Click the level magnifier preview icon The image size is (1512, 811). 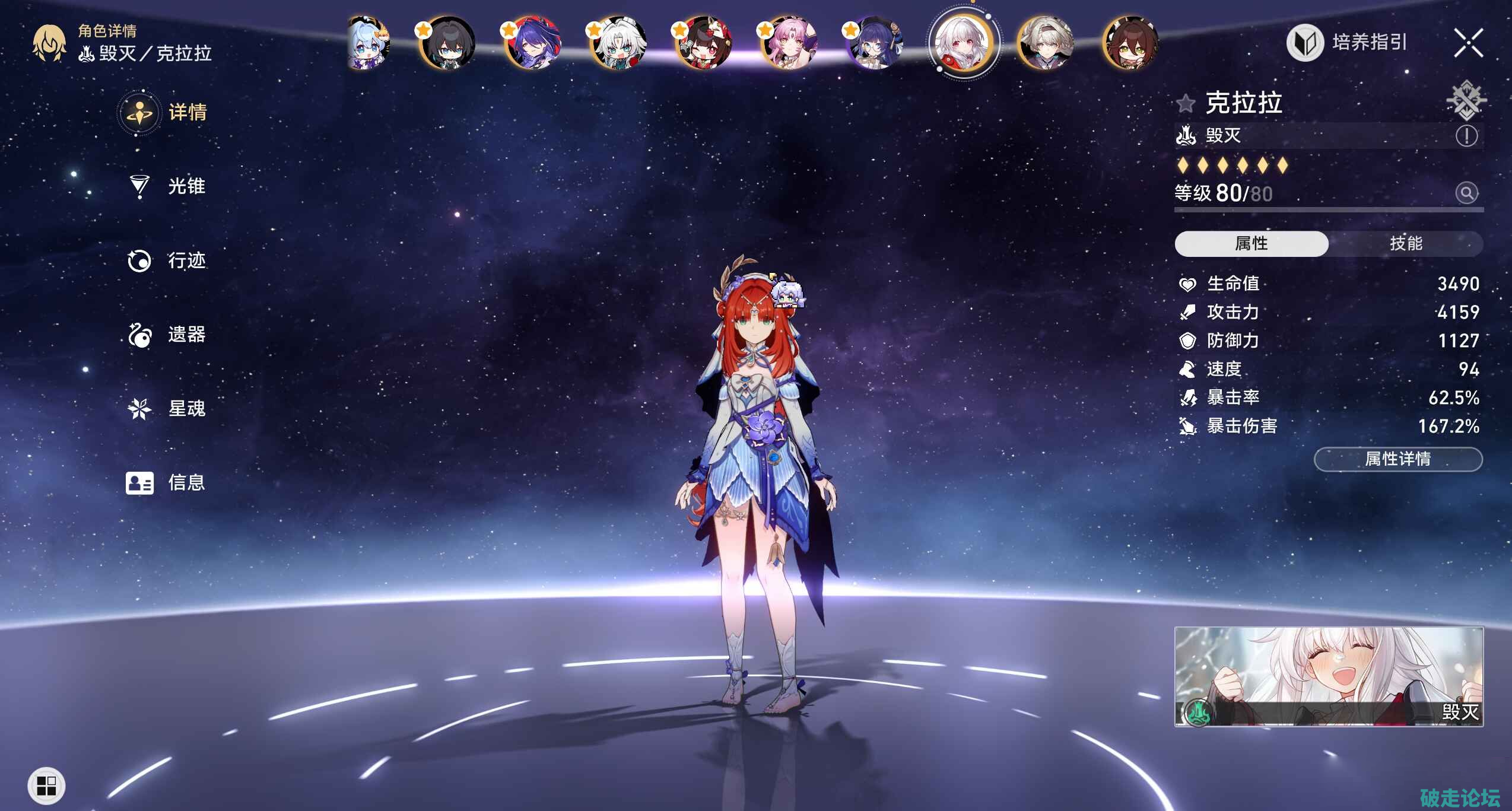point(1466,193)
